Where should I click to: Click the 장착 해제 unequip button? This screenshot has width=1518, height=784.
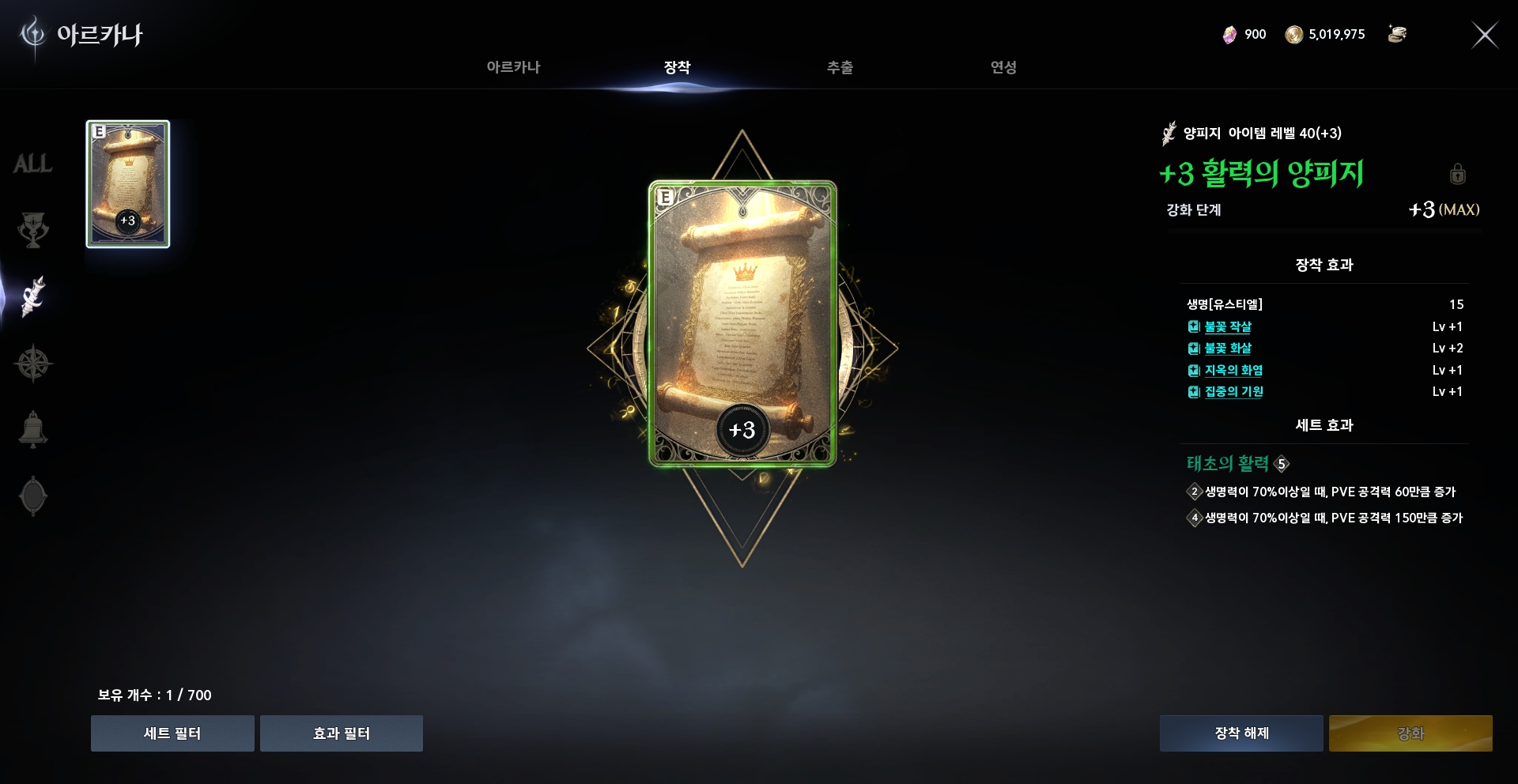(x=1240, y=733)
